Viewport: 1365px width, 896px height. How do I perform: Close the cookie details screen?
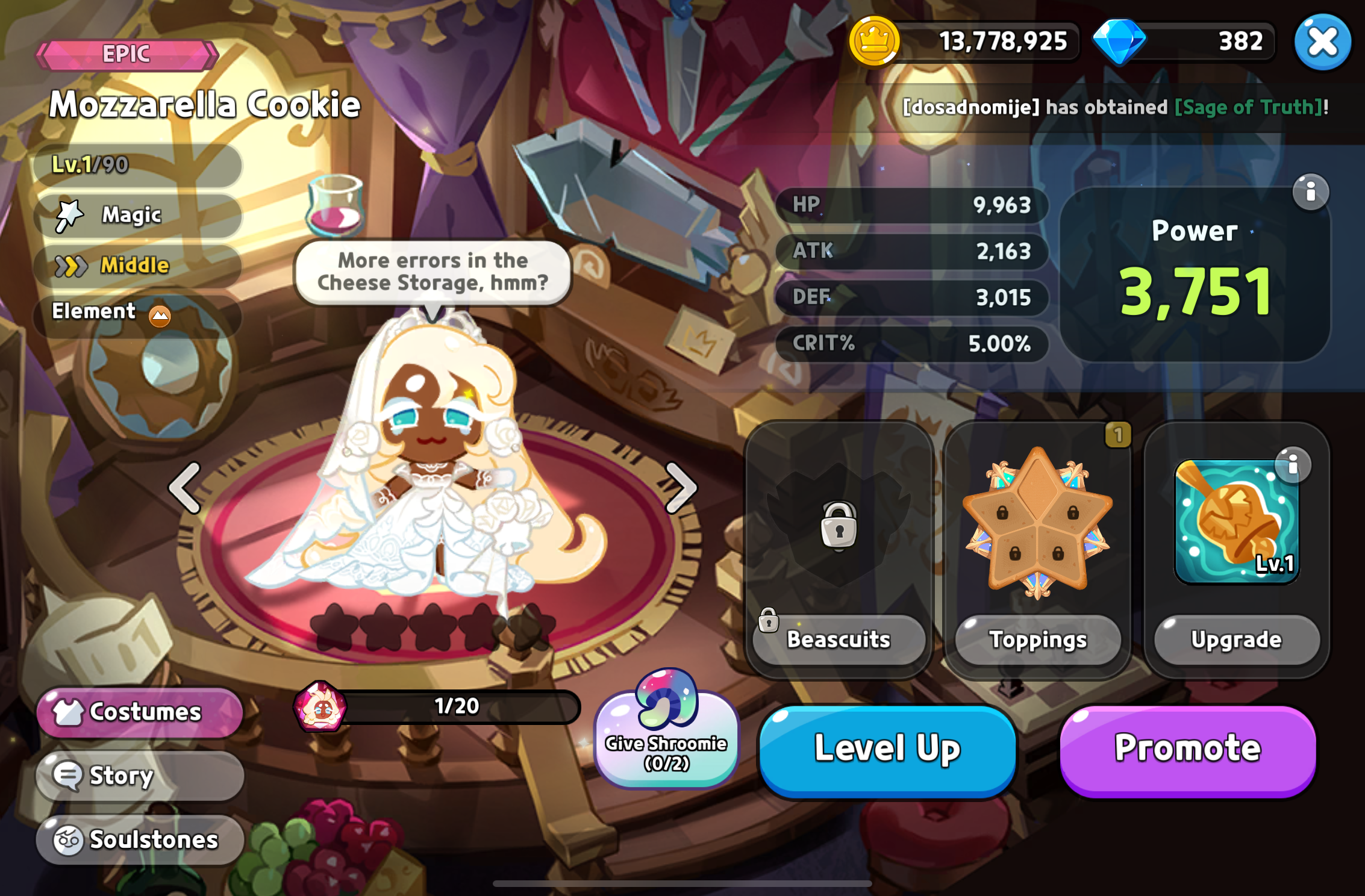pyautogui.click(x=1322, y=42)
